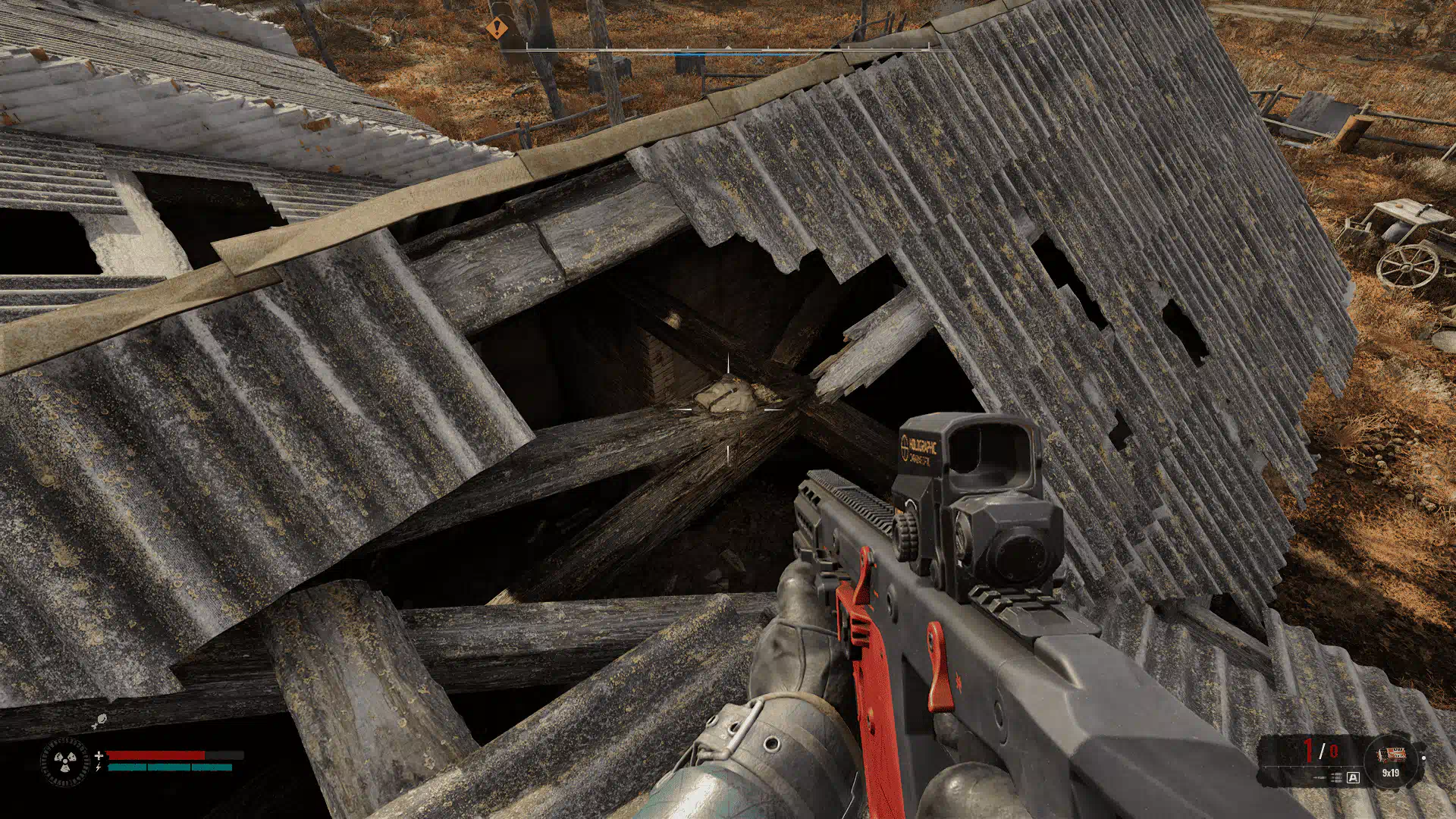Click the radiation trefoil indicator
Screen dimensions: 1456x819
click(64, 761)
